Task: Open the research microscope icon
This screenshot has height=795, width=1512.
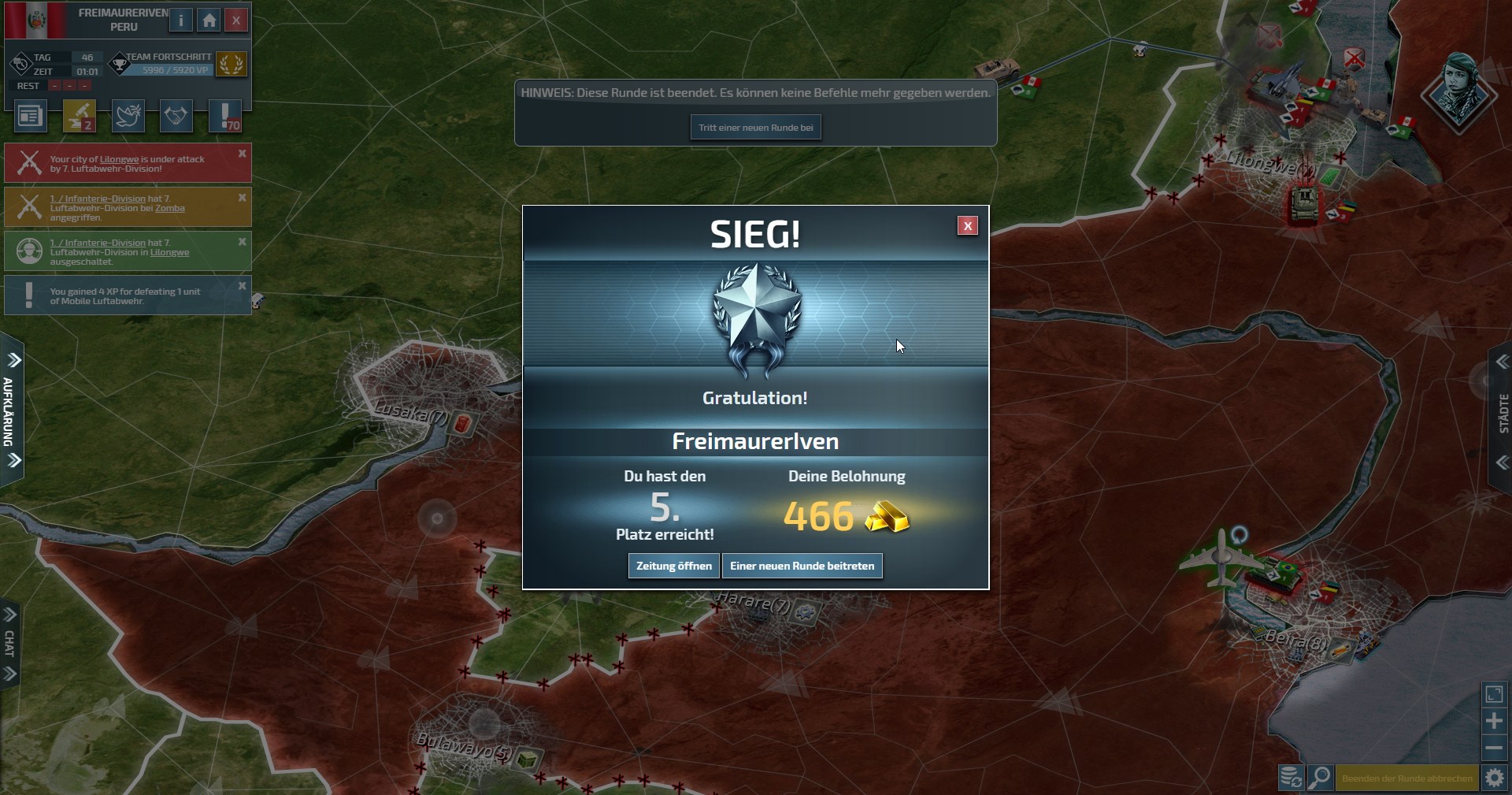Action: [x=79, y=117]
